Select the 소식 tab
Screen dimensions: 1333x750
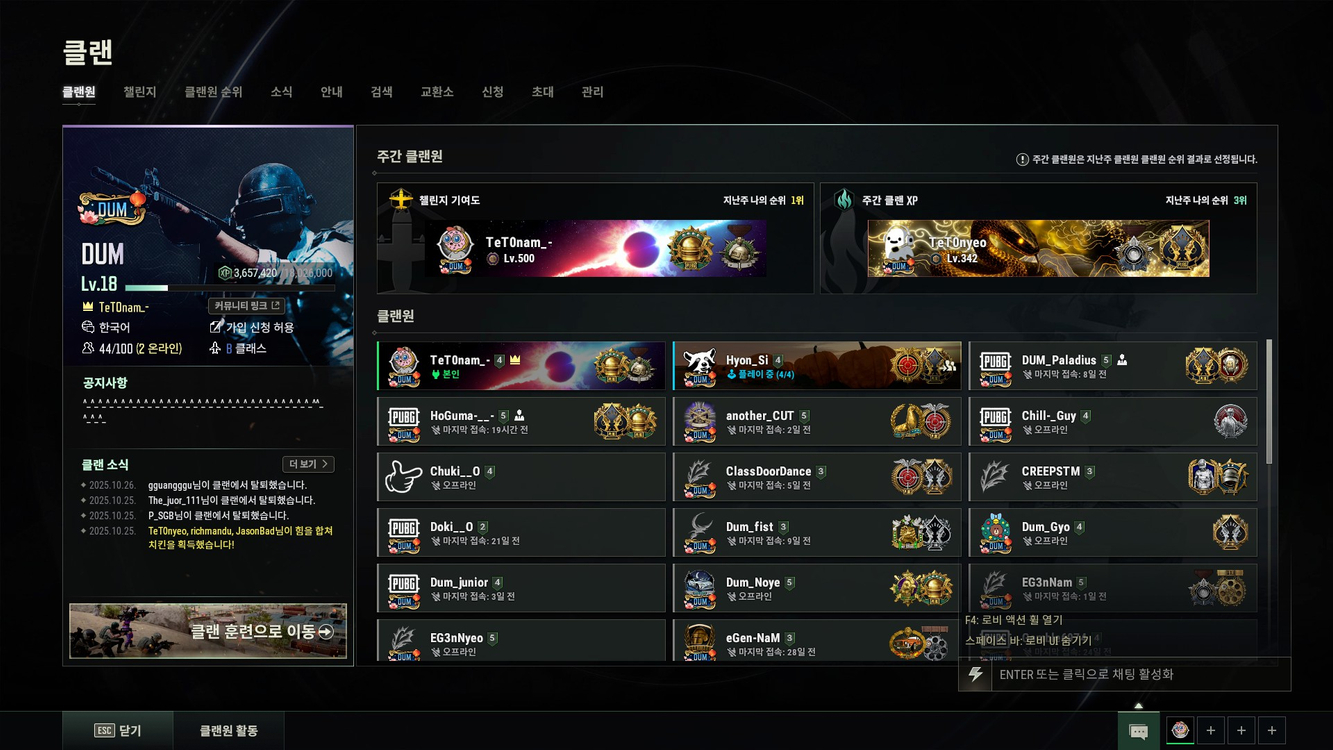point(281,92)
